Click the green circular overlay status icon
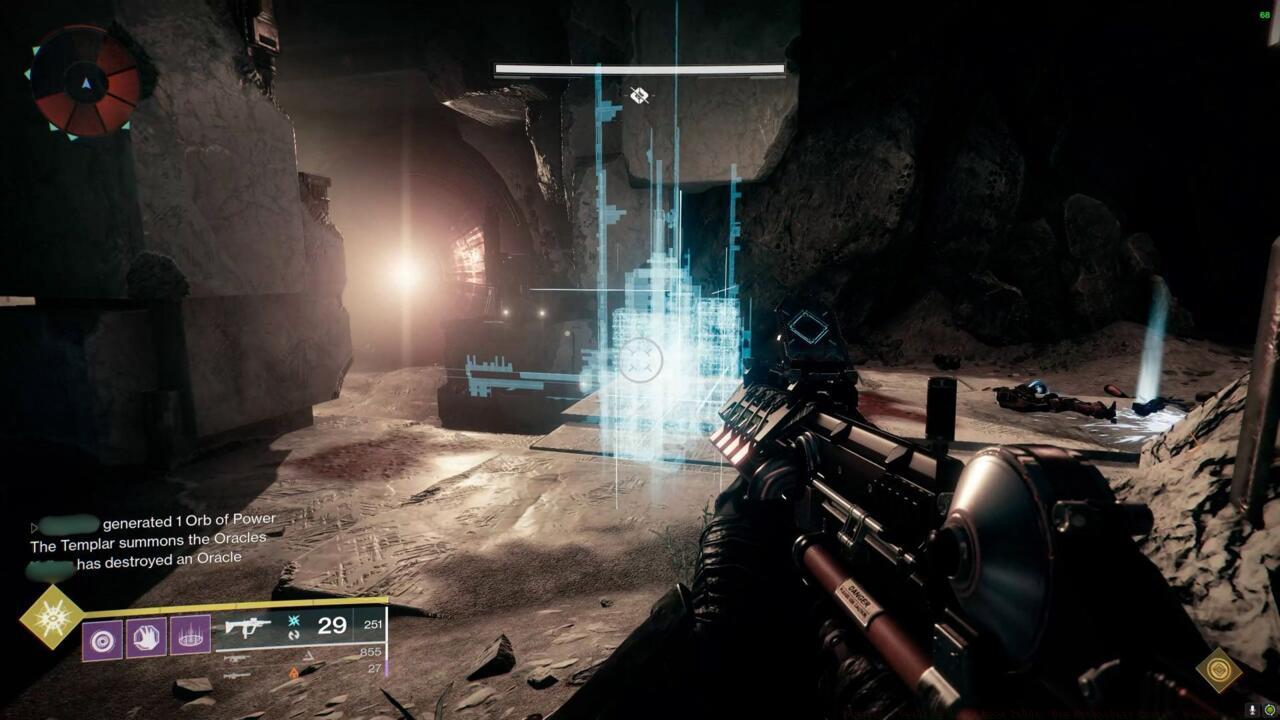 pyautogui.click(x=1269, y=709)
